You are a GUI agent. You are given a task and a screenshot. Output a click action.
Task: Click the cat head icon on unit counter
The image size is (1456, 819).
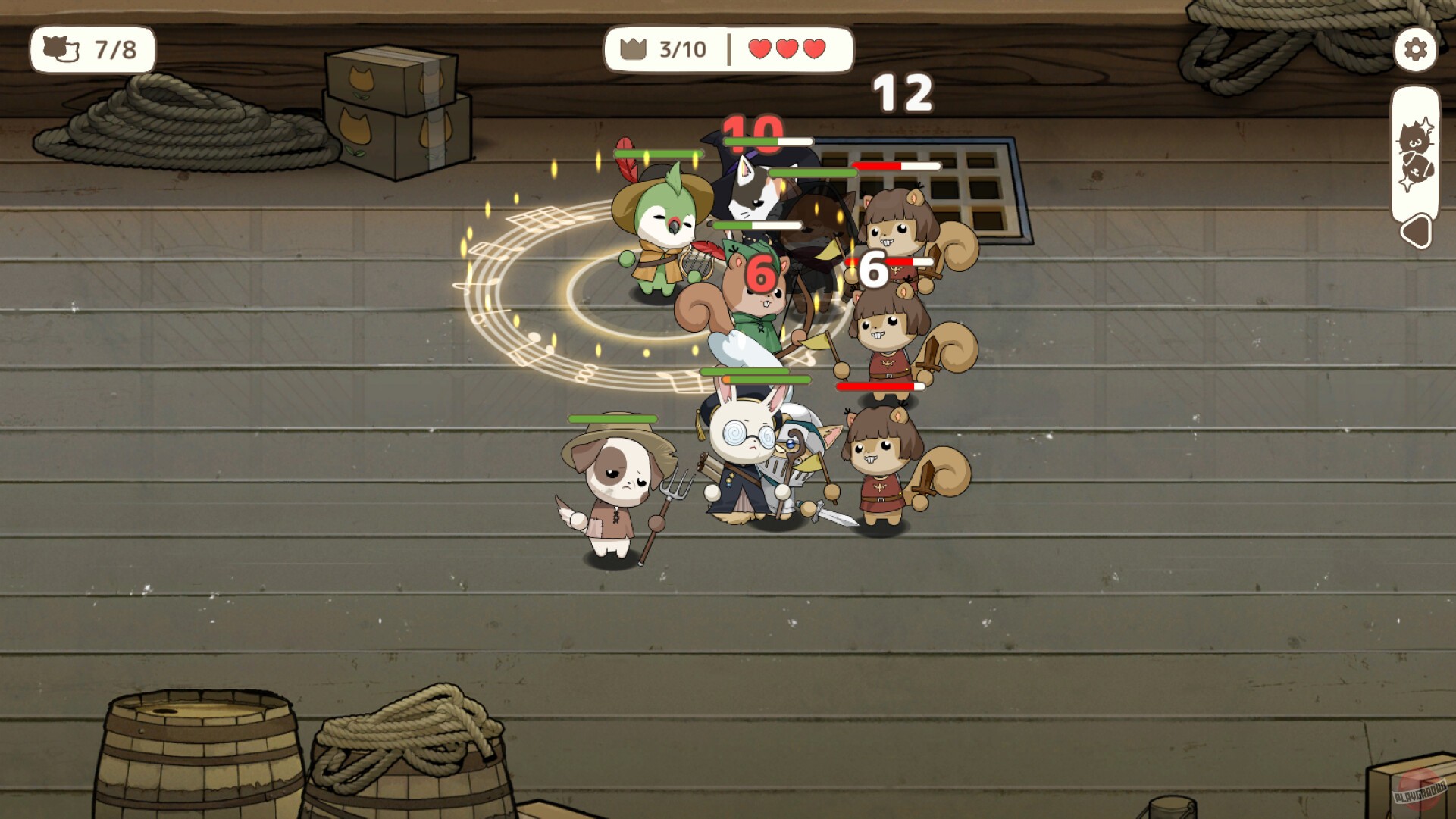coord(62,50)
